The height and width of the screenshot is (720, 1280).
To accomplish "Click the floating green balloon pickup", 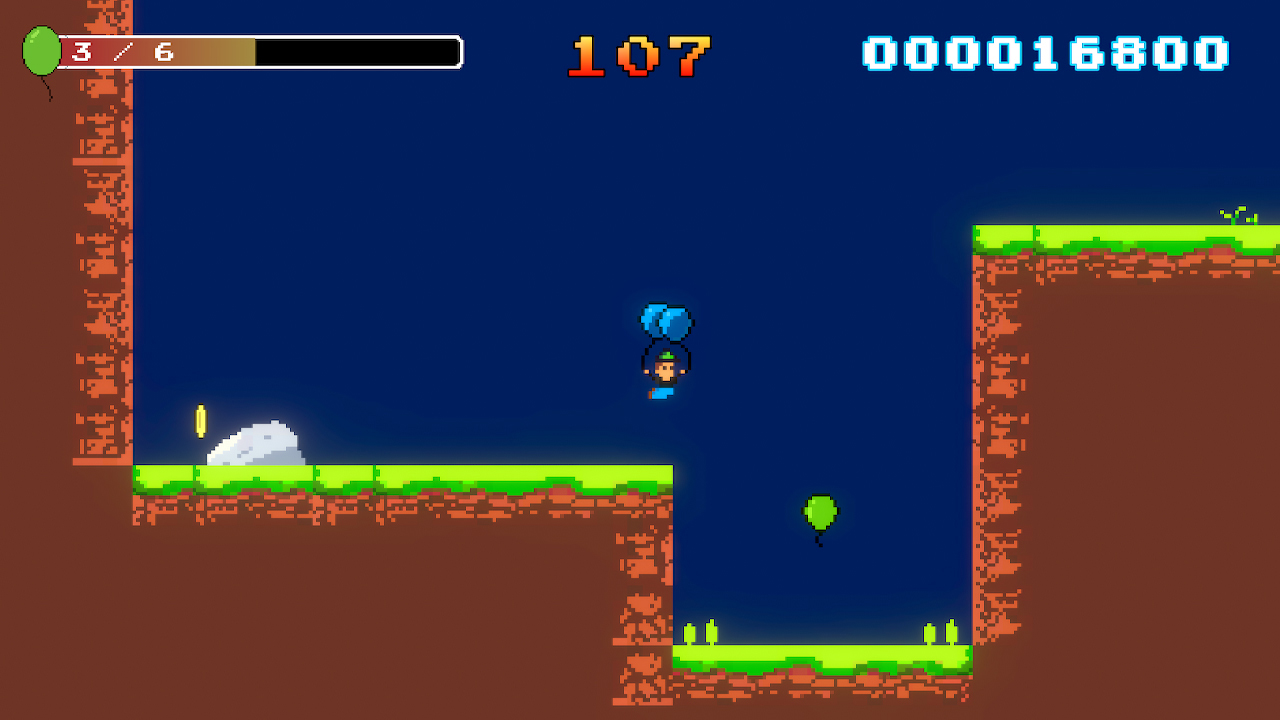I will tap(820, 512).
